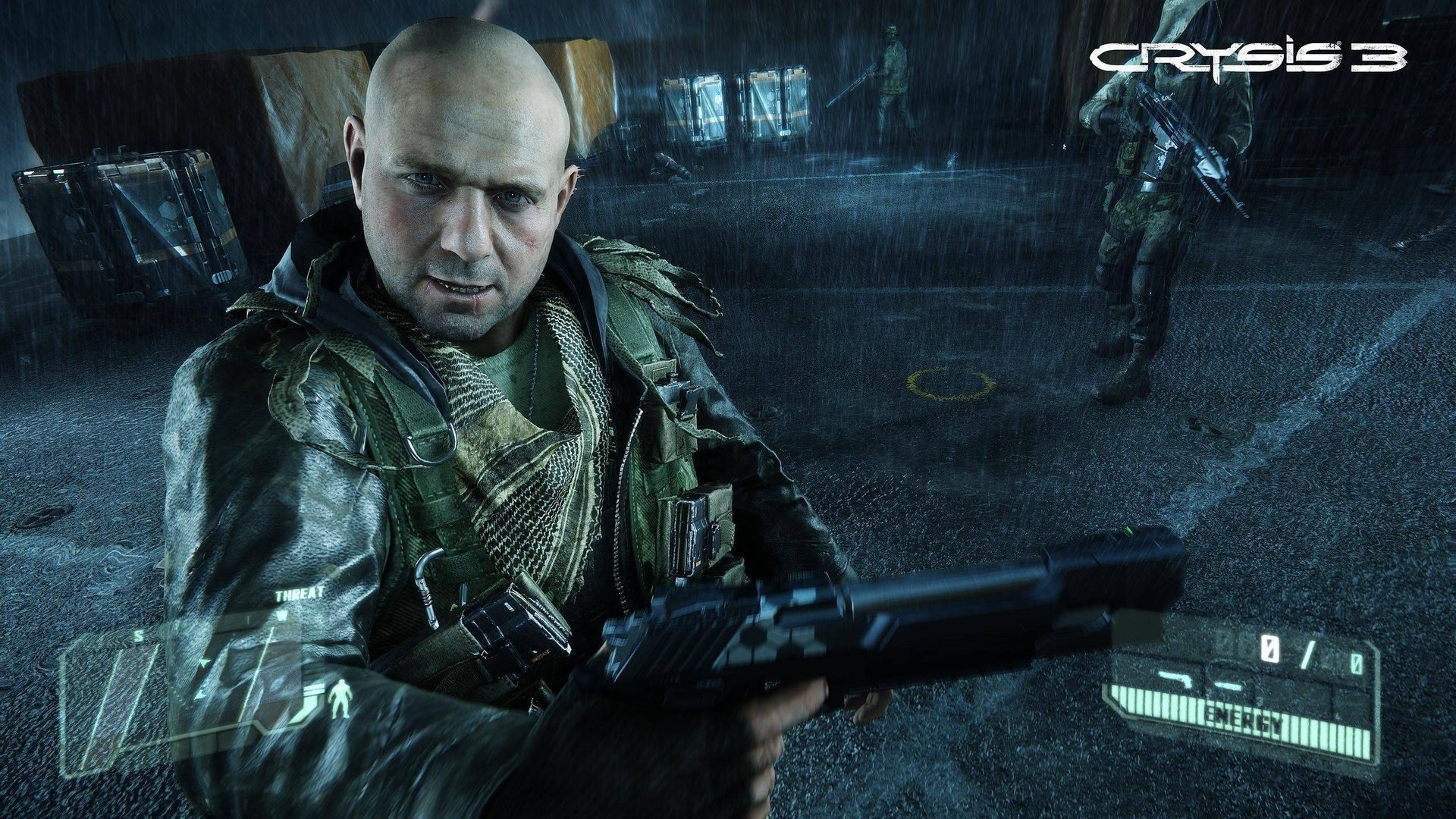Select the player figure icon on minimap

pyautogui.click(x=204, y=661)
